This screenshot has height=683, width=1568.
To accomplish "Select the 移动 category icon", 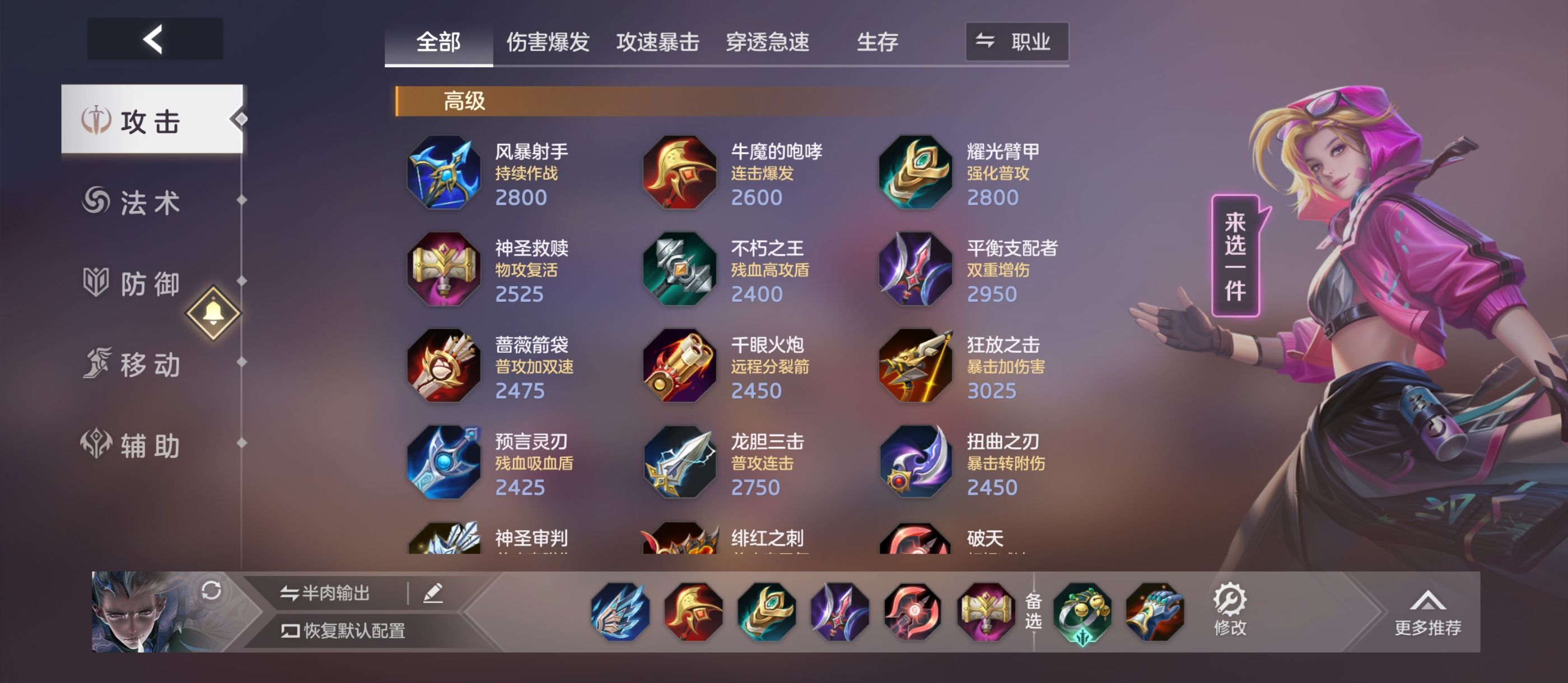I will (x=134, y=365).
